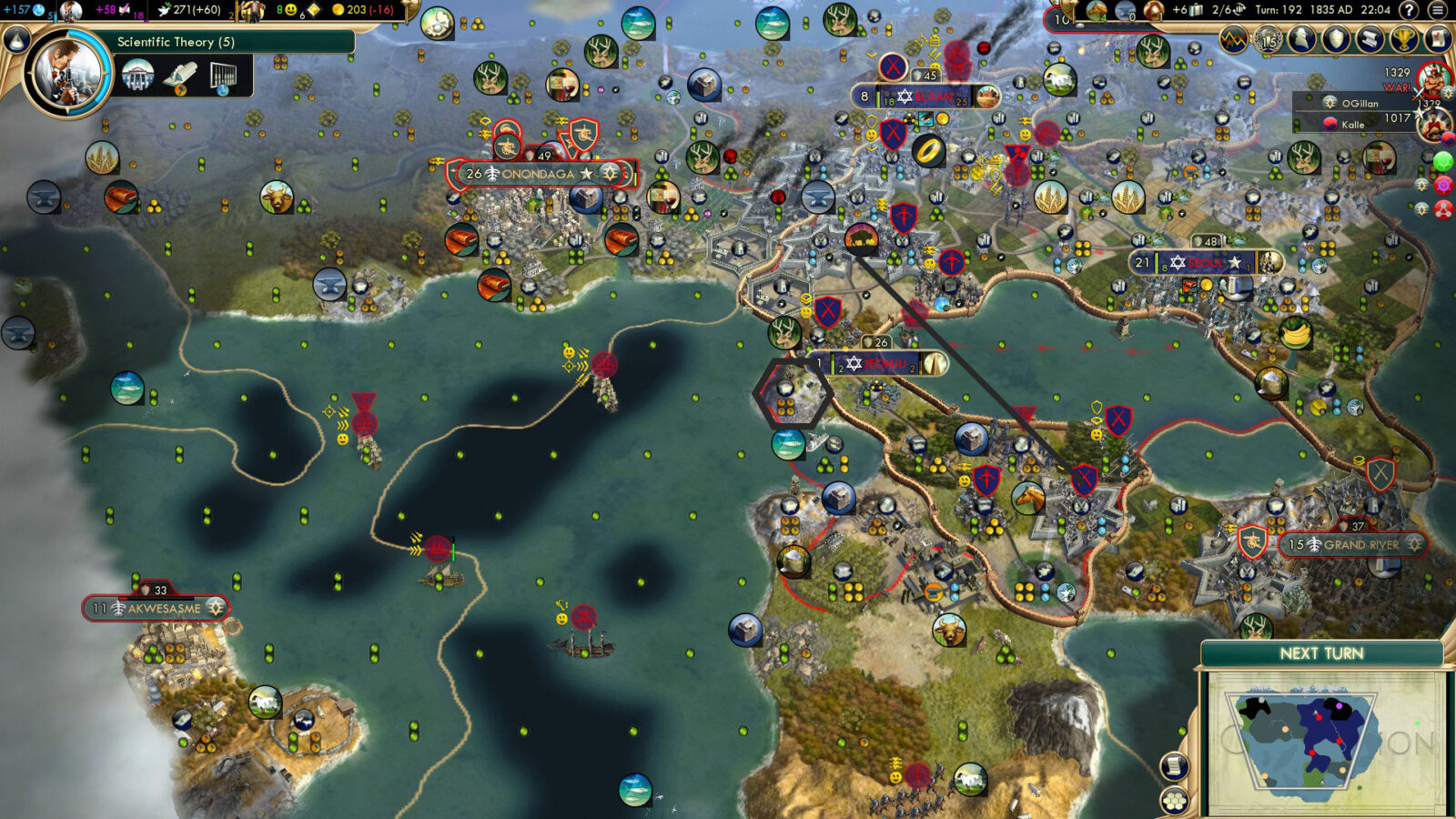Open the Diplomacy overview silhouette icon

[x=1303, y=39]
